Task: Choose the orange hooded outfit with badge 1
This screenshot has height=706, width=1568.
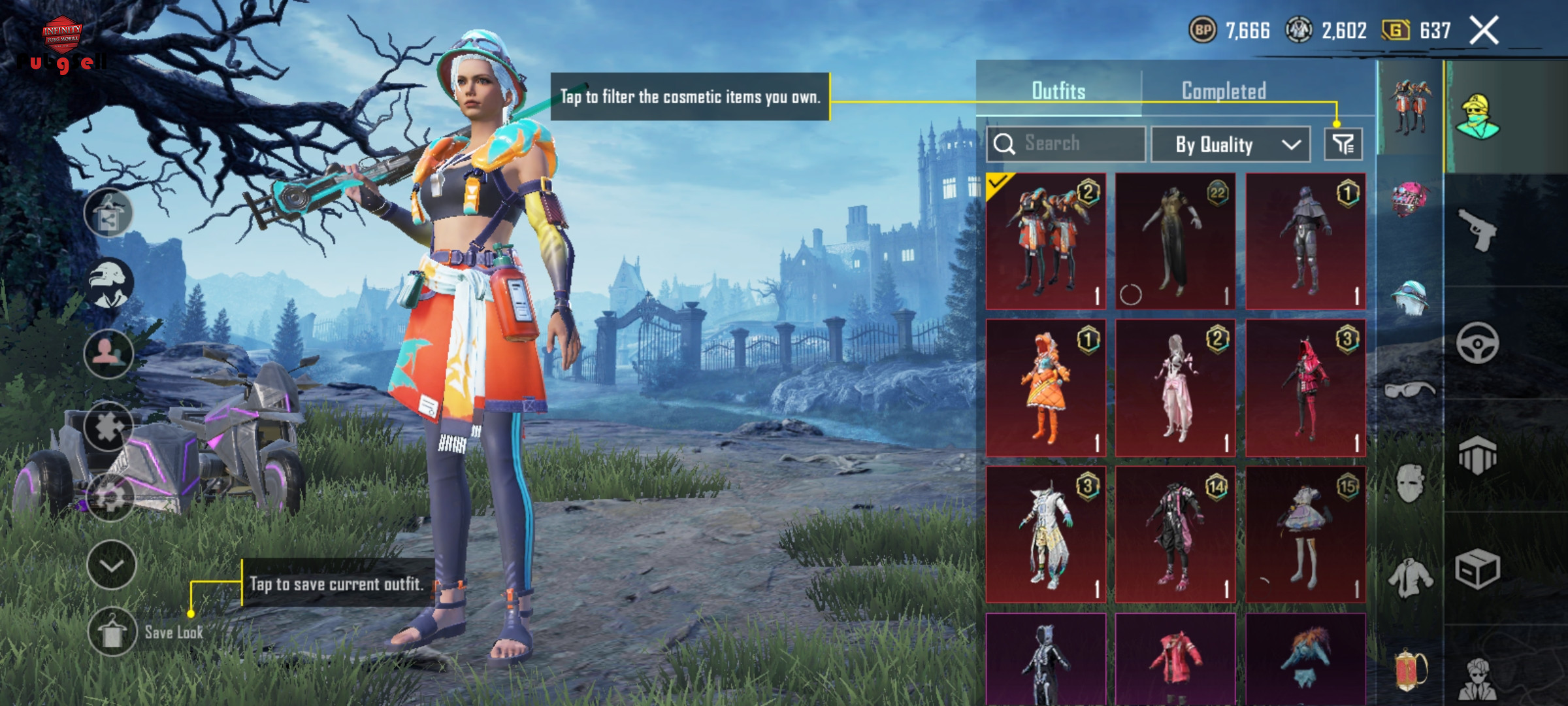Action: [x=1045, y=388]
